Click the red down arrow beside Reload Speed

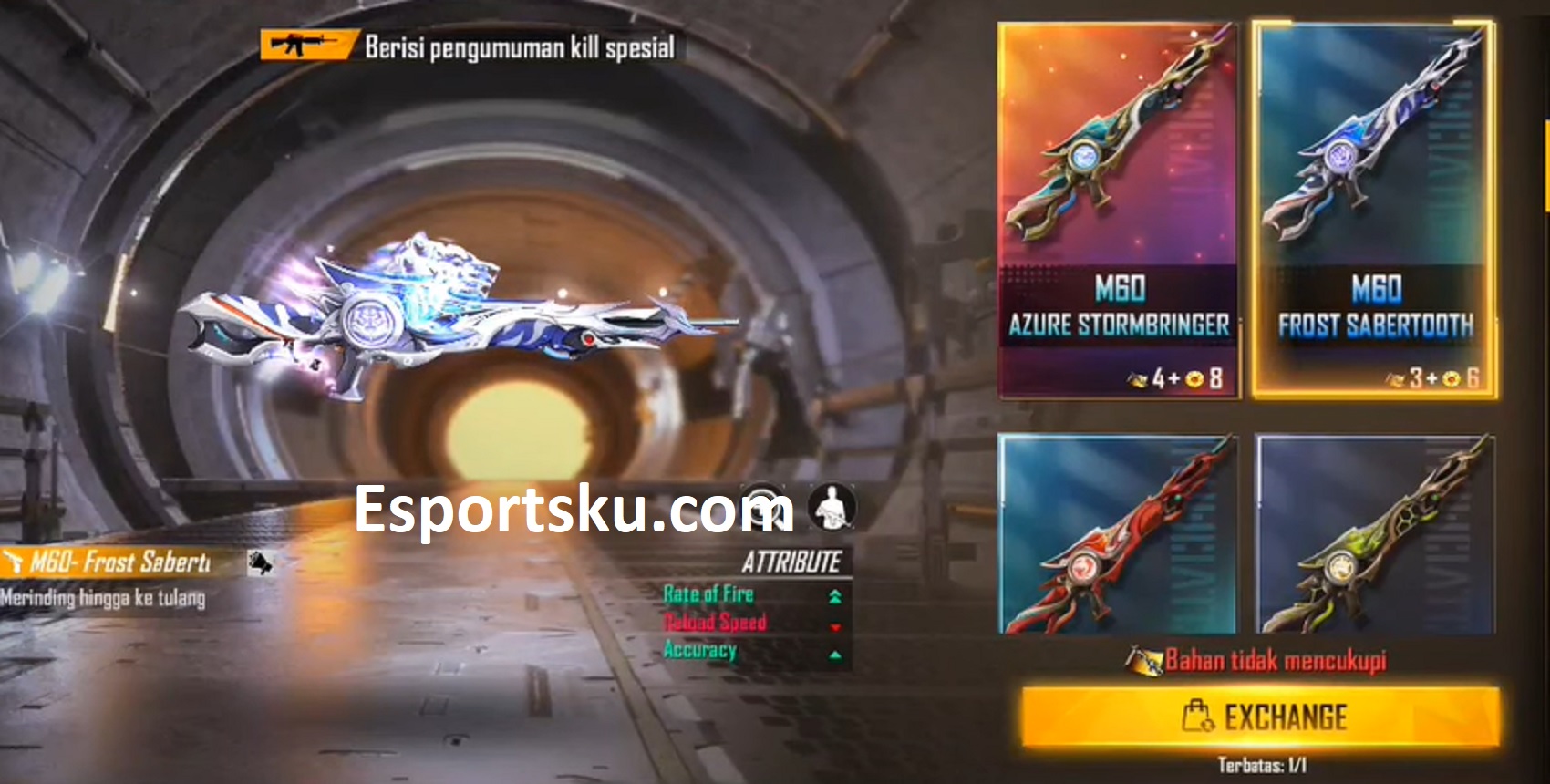pos(834,627)
